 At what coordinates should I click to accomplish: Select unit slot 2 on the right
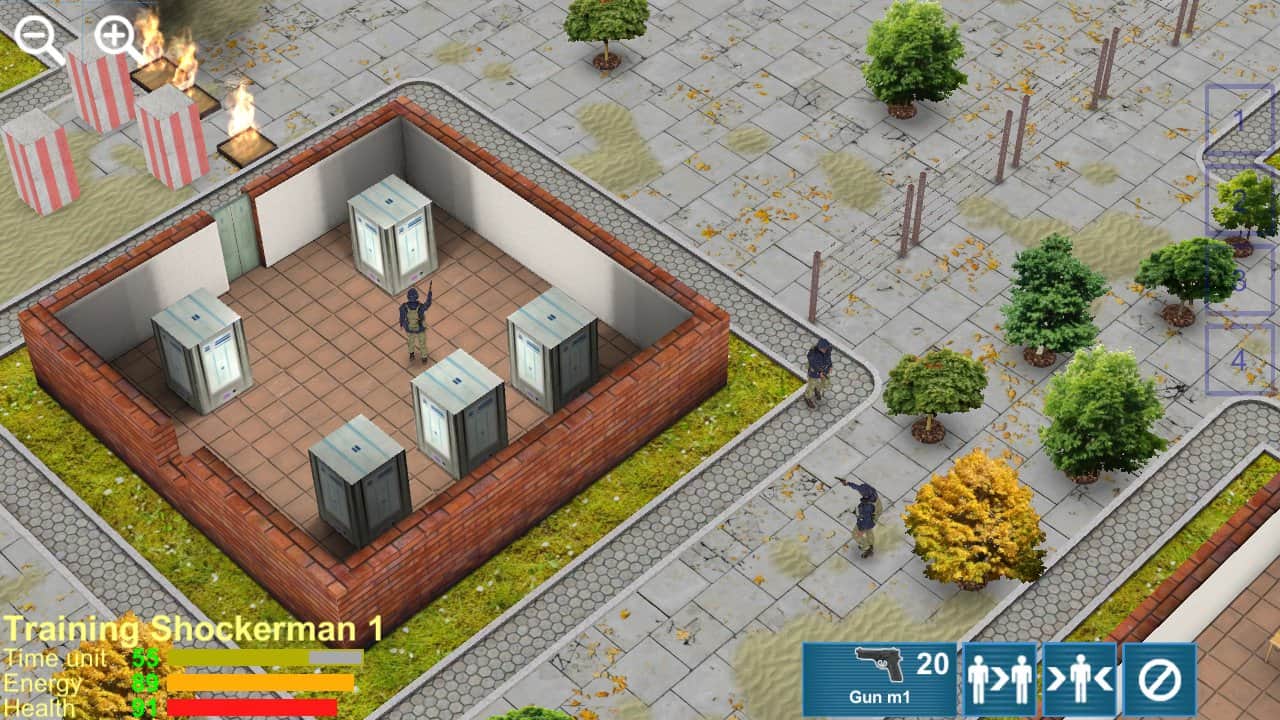coord(1240,200)
